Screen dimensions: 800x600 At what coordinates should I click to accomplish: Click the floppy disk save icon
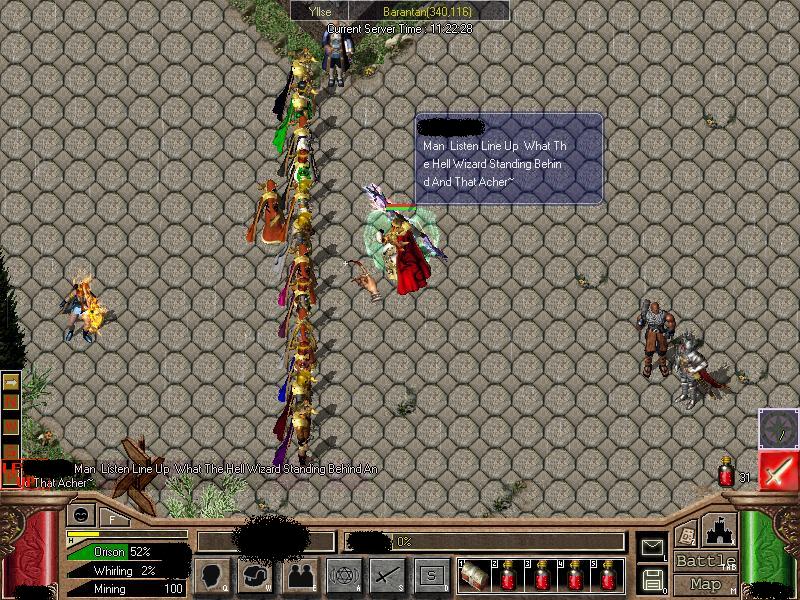(652, 579)
